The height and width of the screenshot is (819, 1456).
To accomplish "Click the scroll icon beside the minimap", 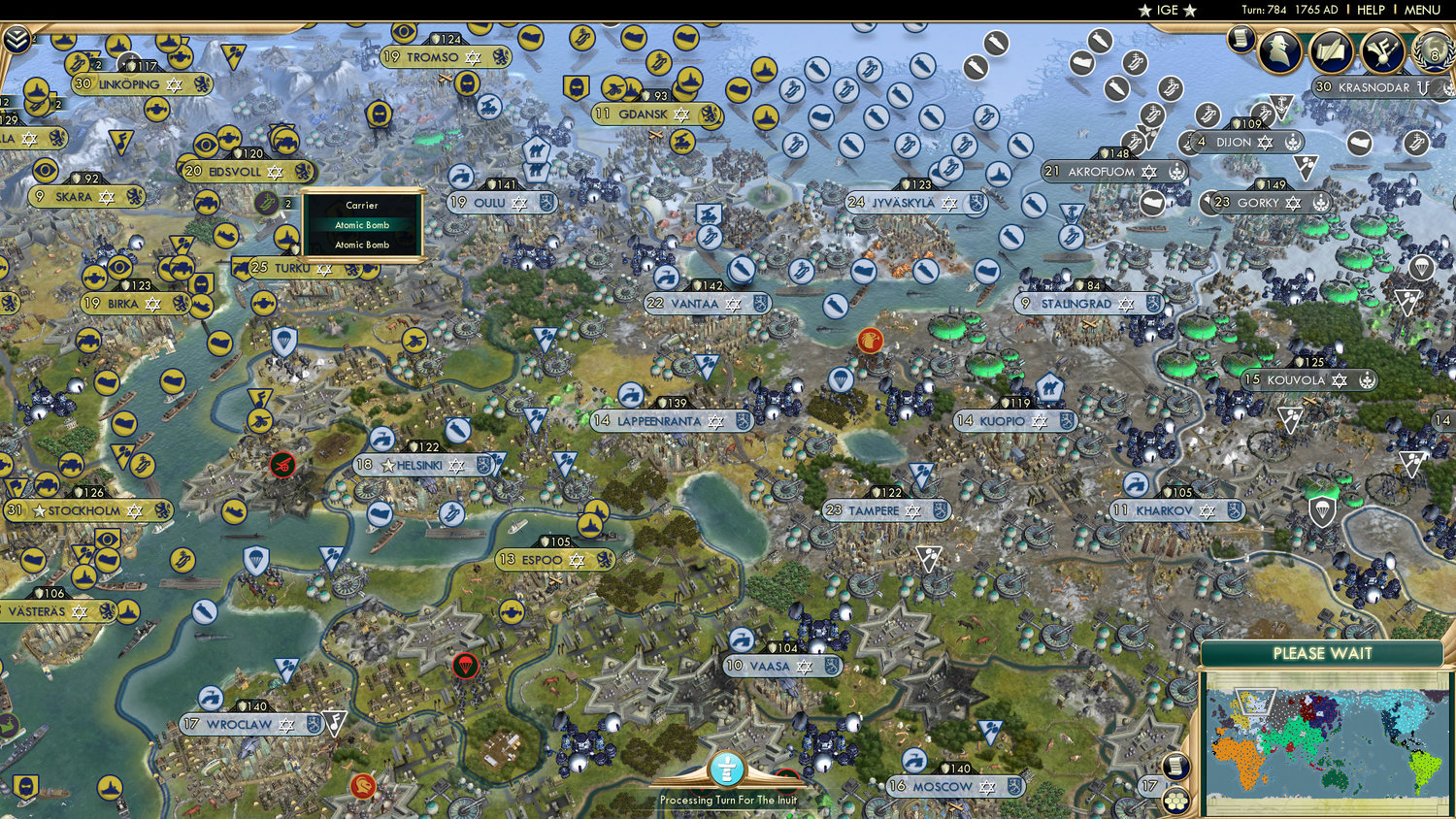I will 1175,768.
